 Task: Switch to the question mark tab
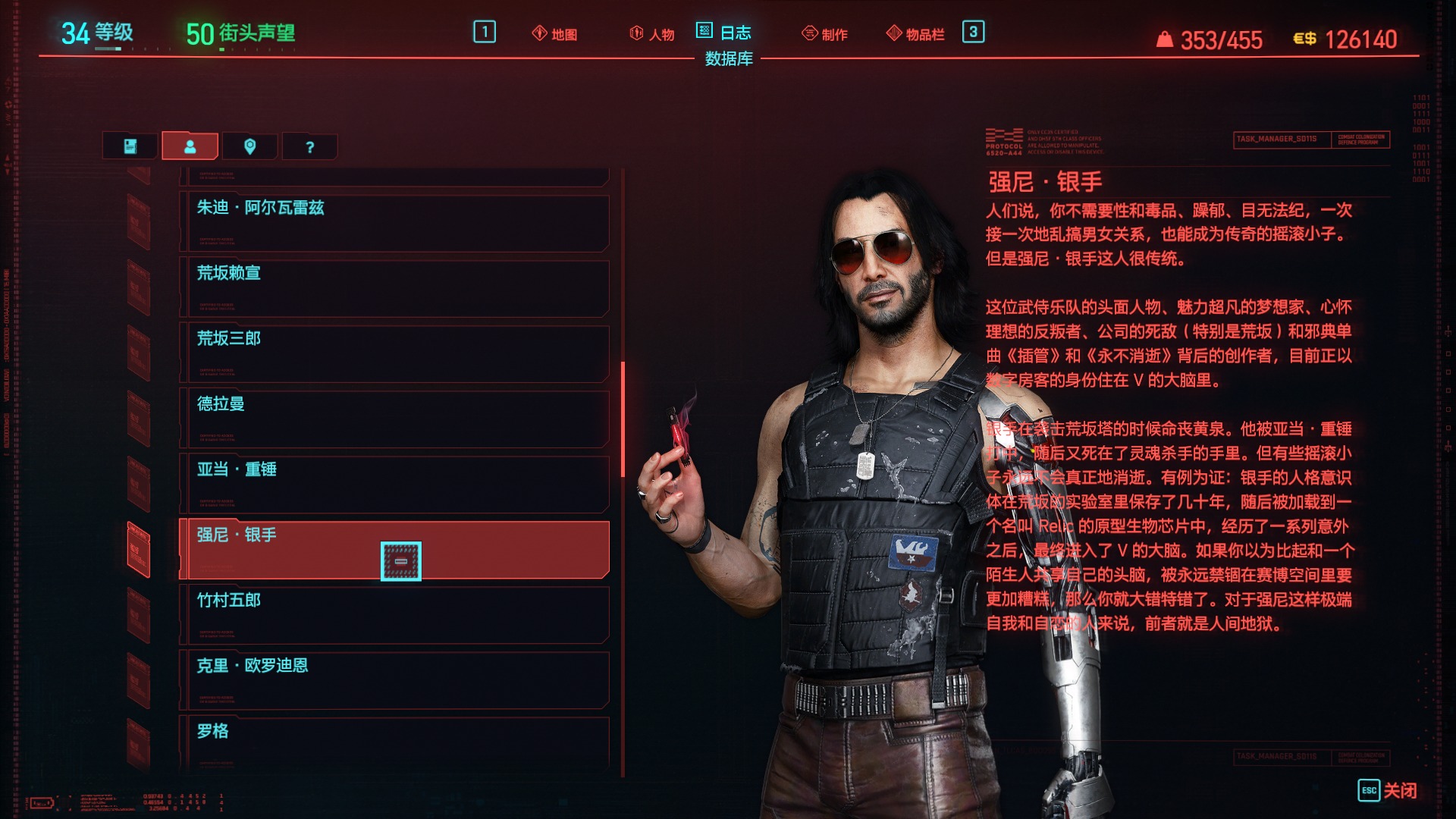coord(309,146)
